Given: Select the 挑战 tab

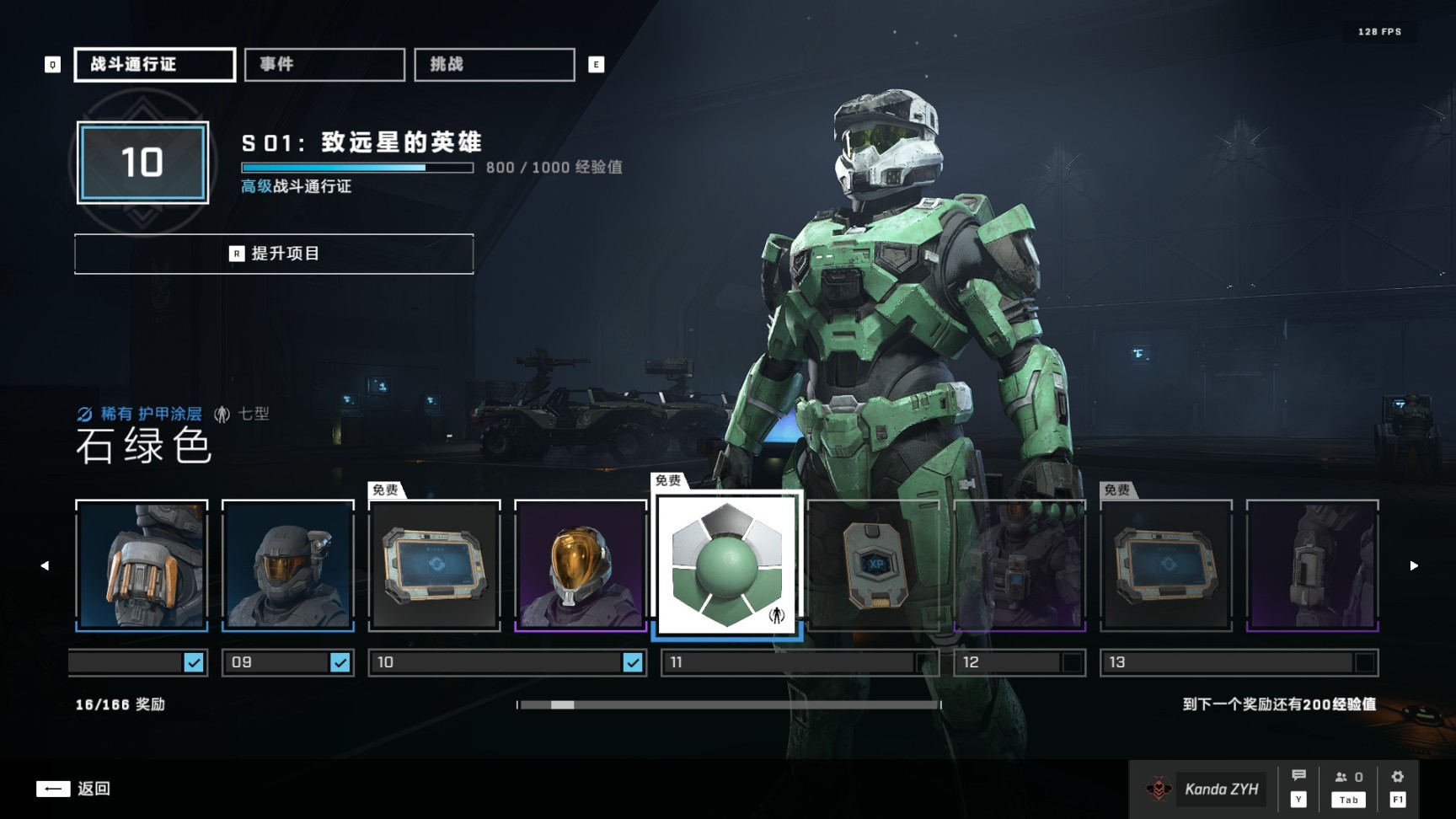Looking at the screenshot, I should pos(495,65).
